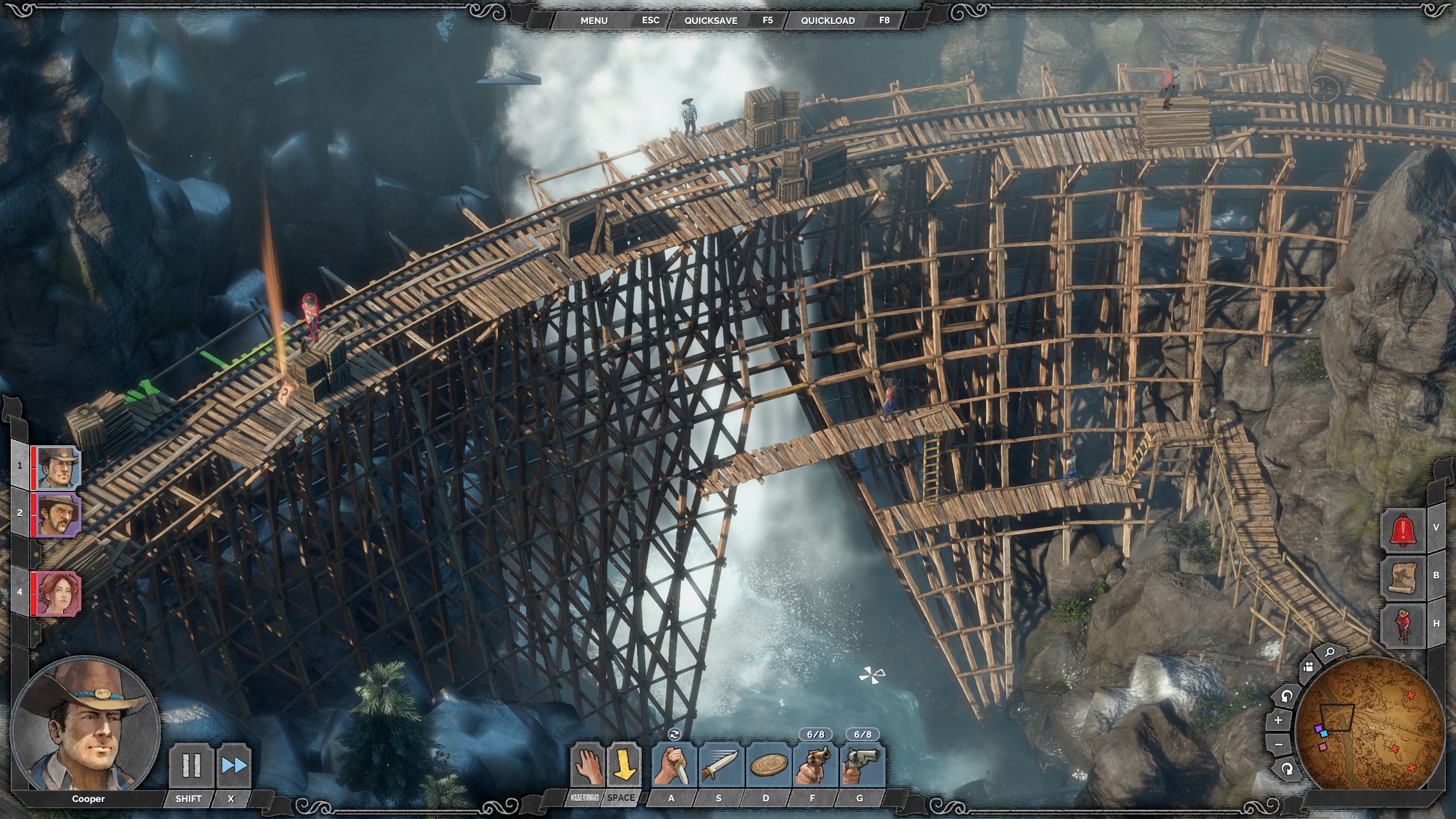
Task: Select the fake coin ability
Action: (768, 766)
